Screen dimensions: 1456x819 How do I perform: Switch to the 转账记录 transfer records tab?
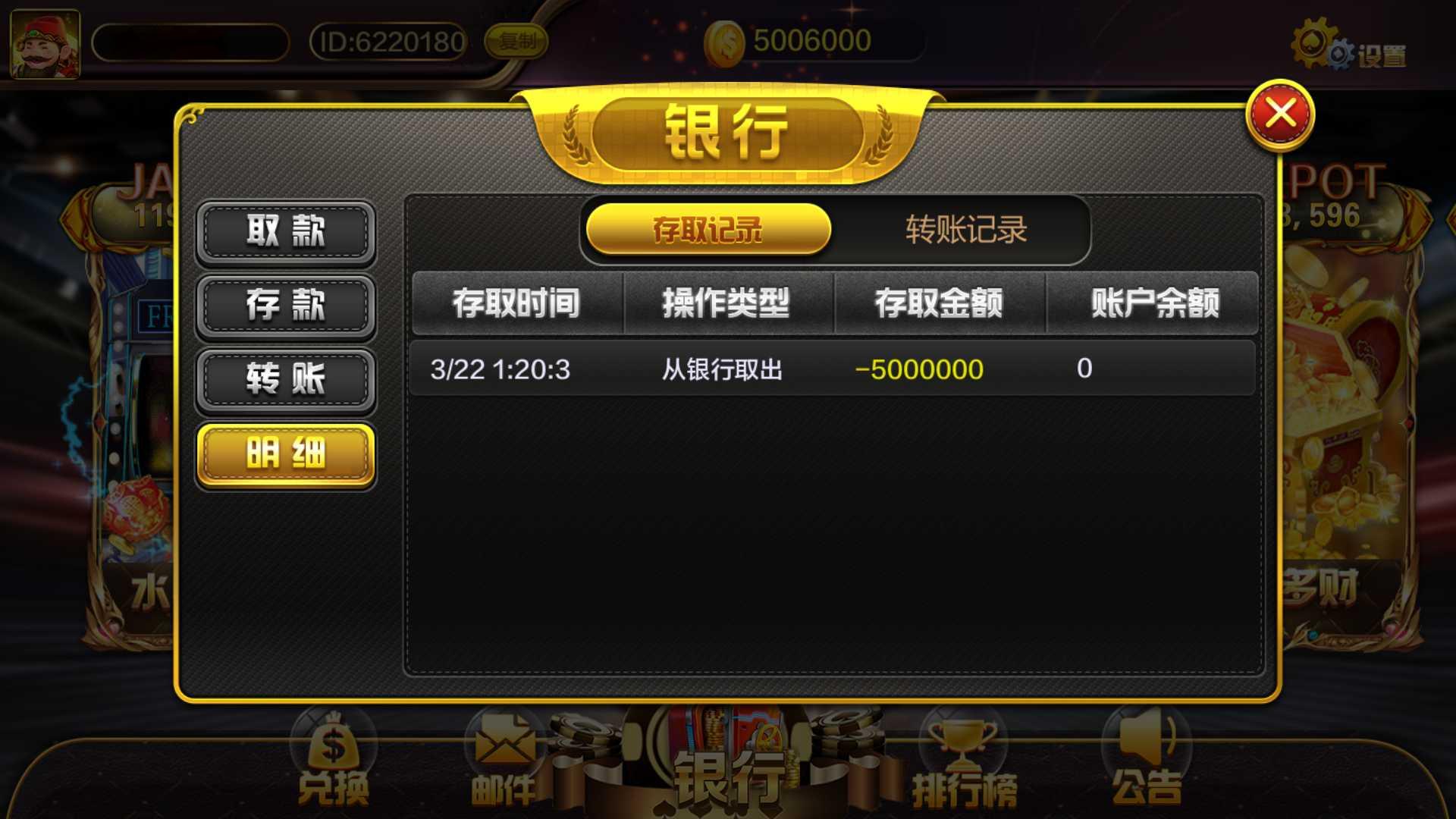tap(965, 230)
